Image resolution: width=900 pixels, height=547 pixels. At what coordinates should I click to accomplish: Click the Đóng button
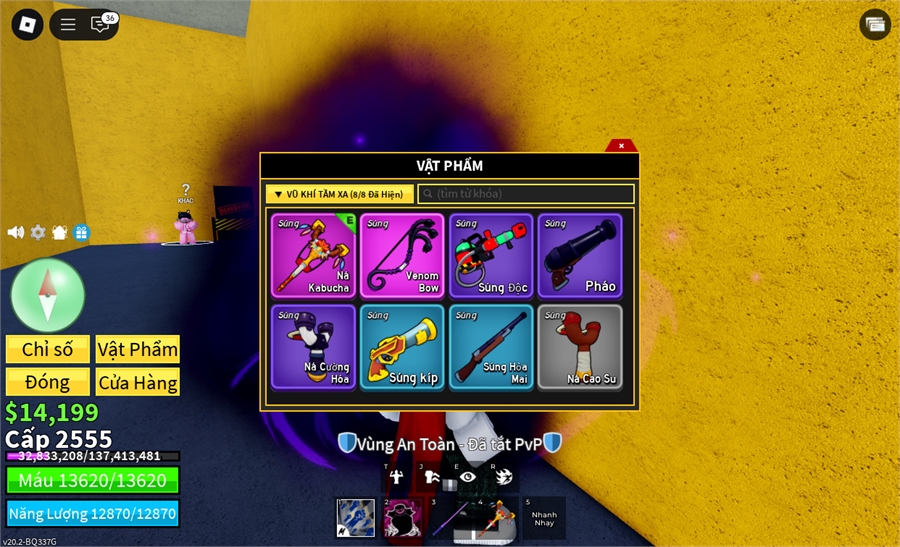48,382
